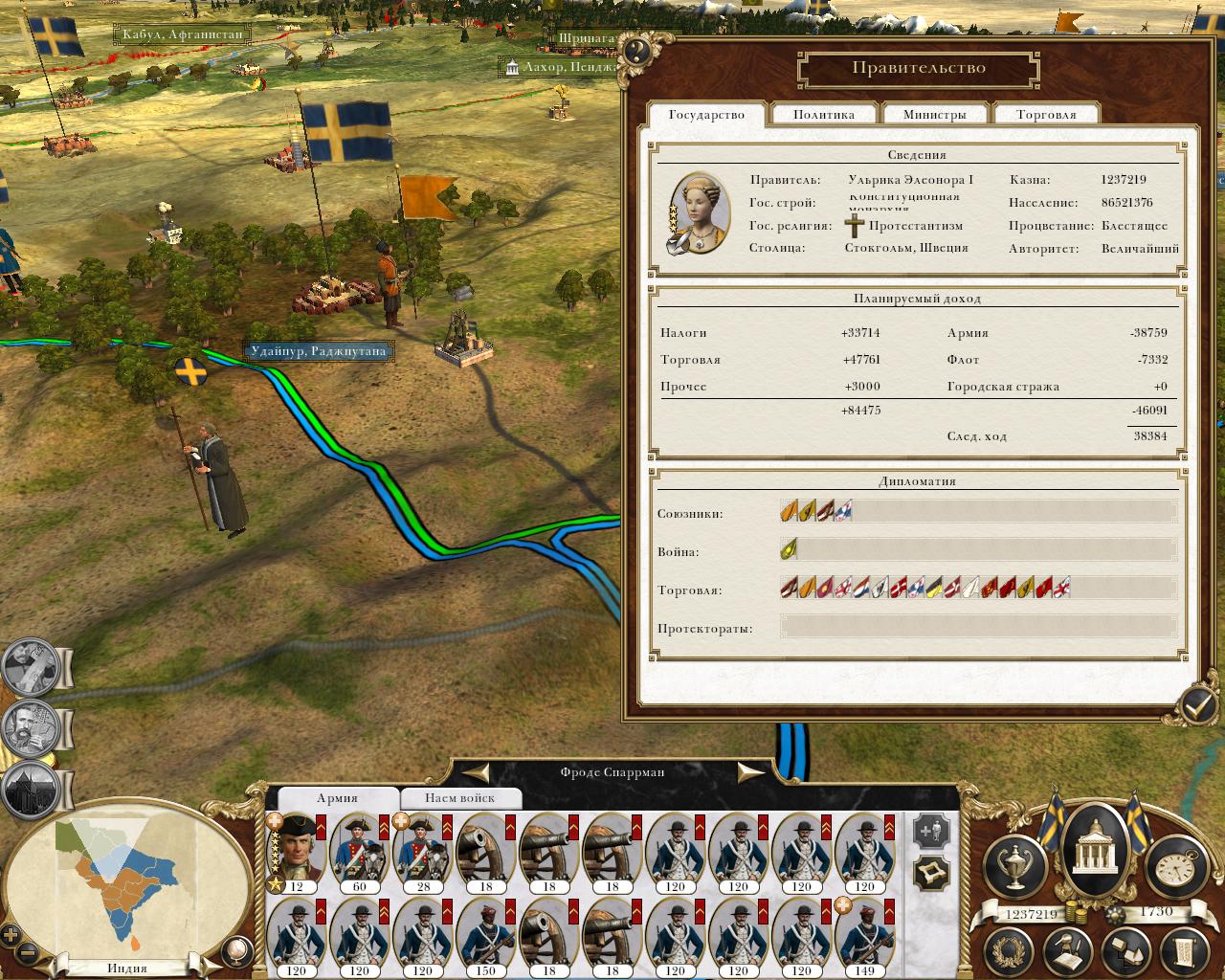Screen dimensions: 1225x980
Task: Switch to the Наем войск tab
Action: [460, 798]
